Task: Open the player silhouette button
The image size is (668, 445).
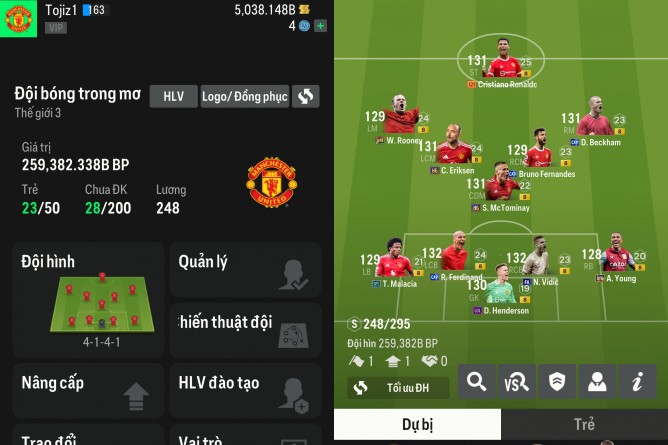Action: click(597, 381)
